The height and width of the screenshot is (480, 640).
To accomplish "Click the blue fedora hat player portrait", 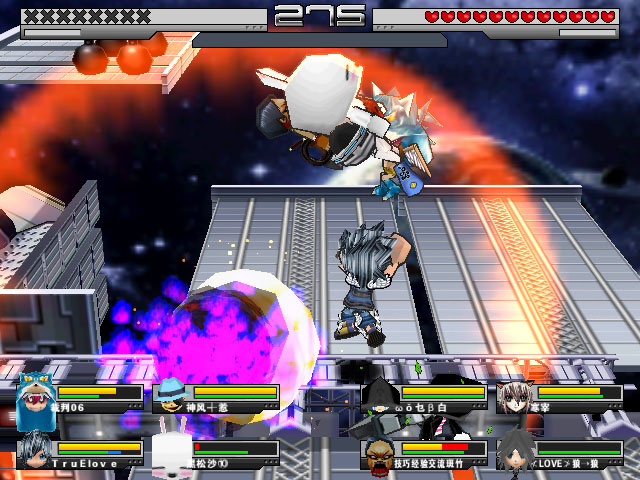I will pos(171,397).
